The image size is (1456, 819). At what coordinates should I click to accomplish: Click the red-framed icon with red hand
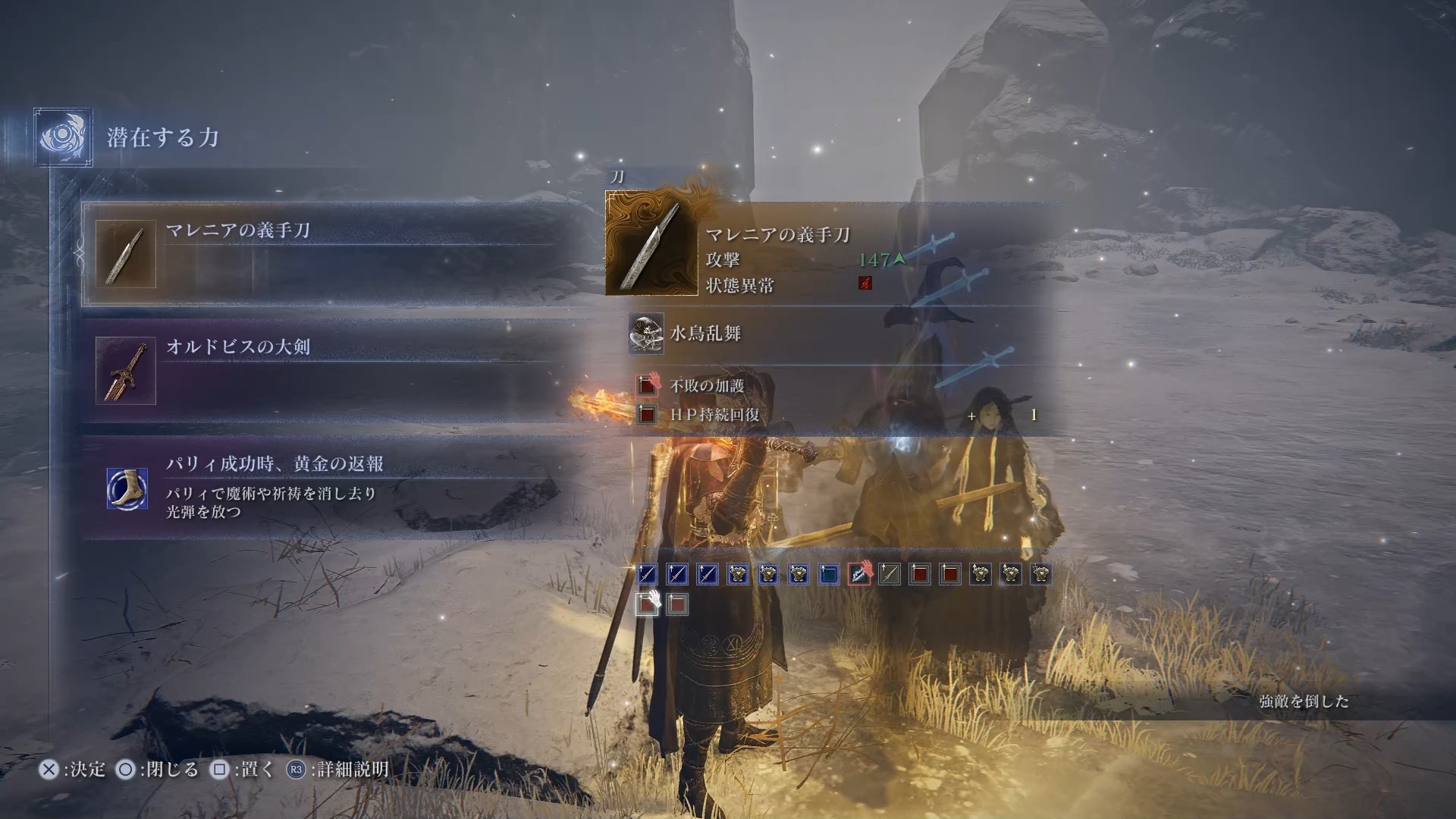tap(859, 574)
